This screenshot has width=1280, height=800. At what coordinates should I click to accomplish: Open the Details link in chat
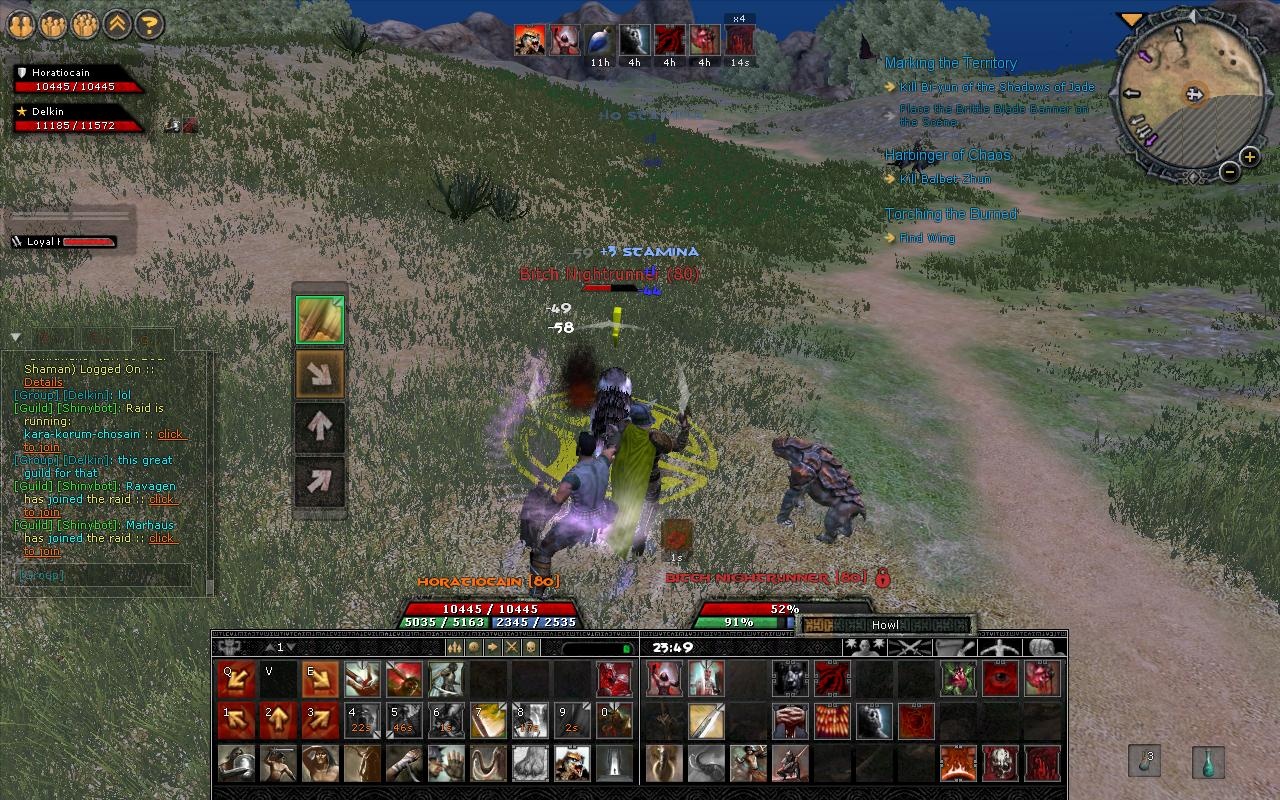coord(43,382)
